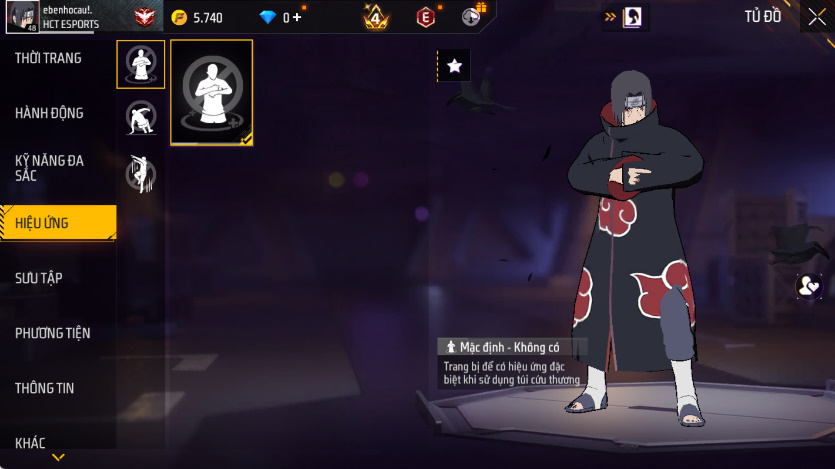Open the rank 4 crown badge
The image size is (835, 469).
click(376, 17)
